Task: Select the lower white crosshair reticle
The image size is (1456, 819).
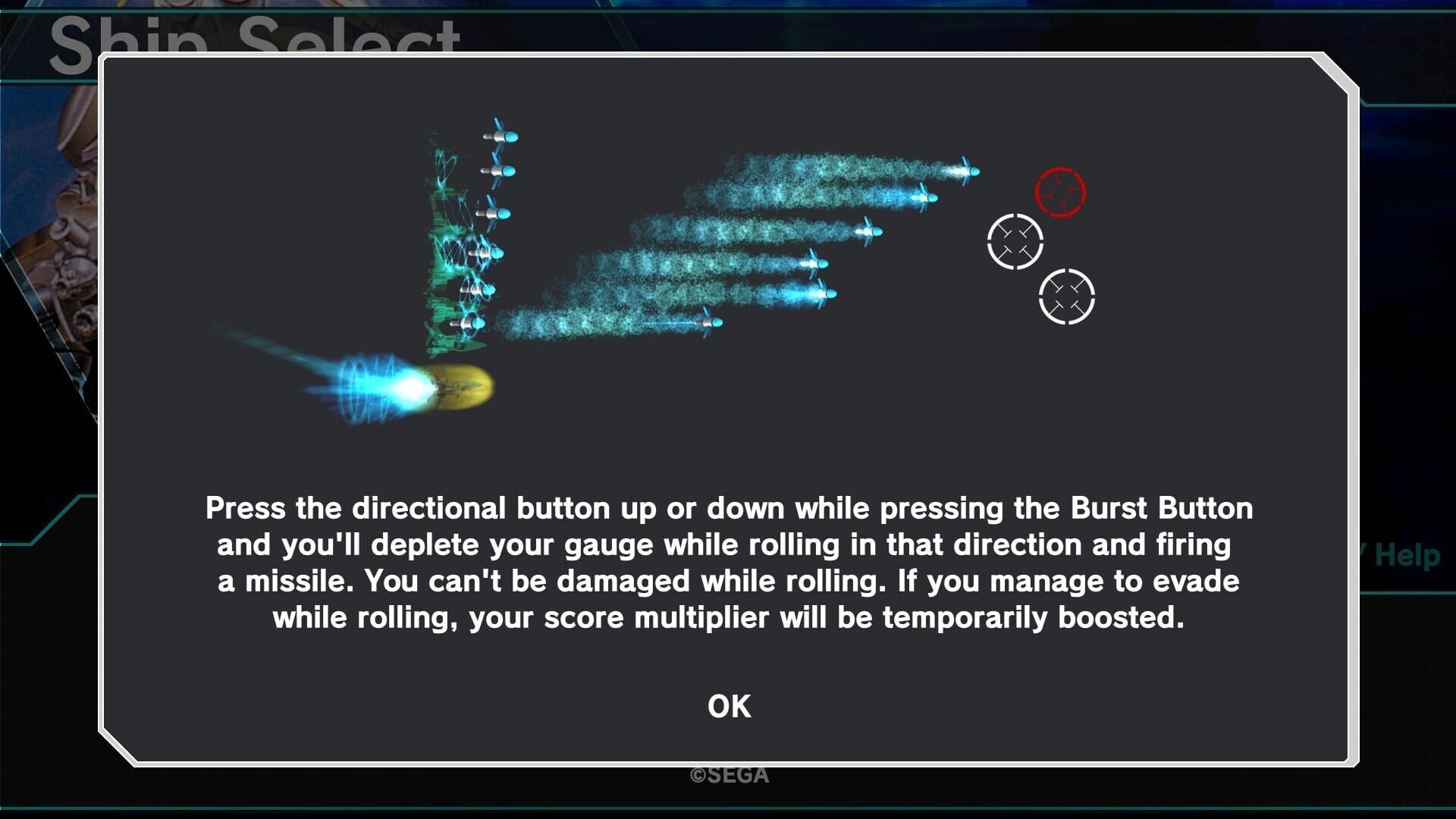Action: click(1068, 297)
